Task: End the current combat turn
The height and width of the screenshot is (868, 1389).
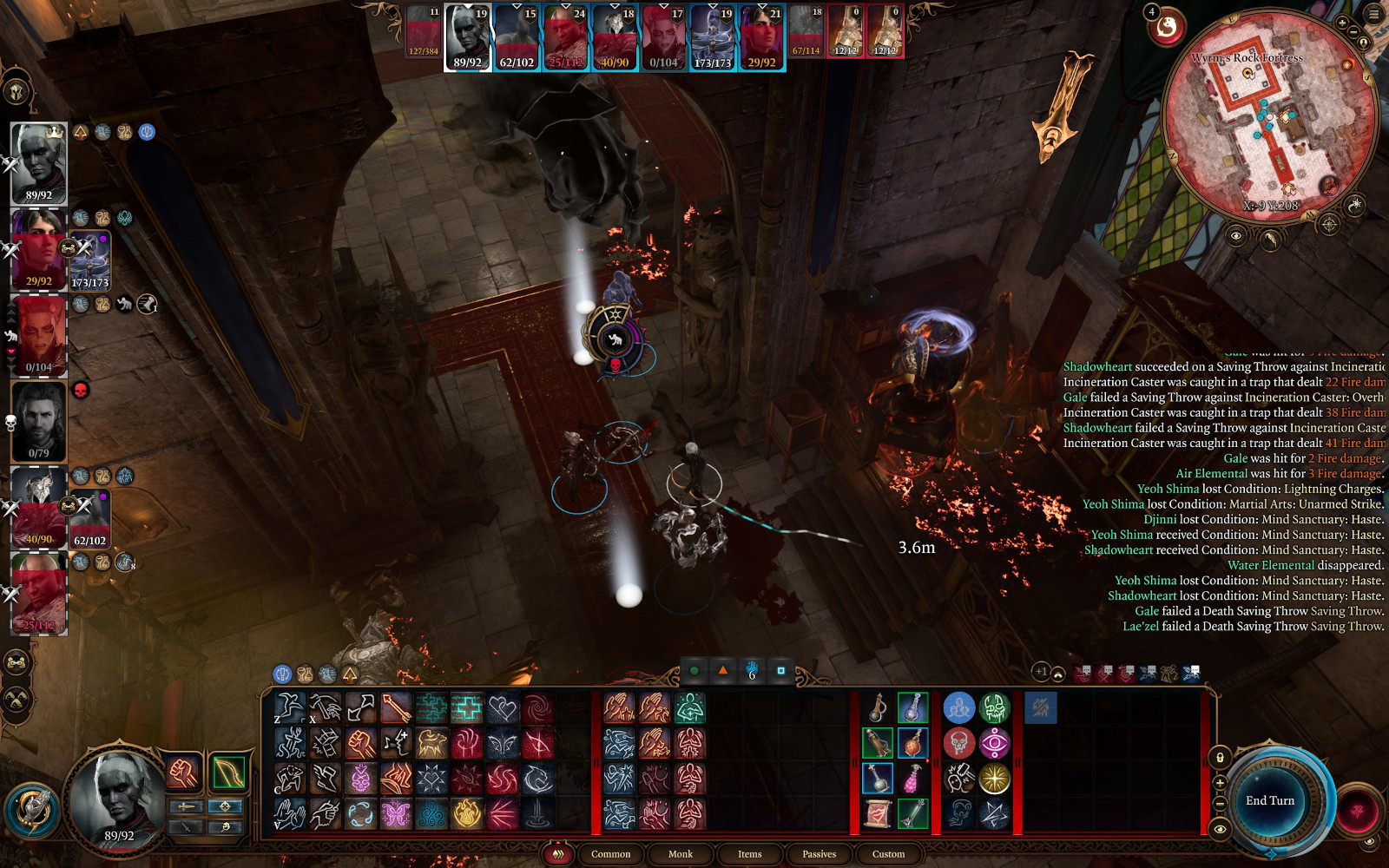Action: [x=1269, y=800]
